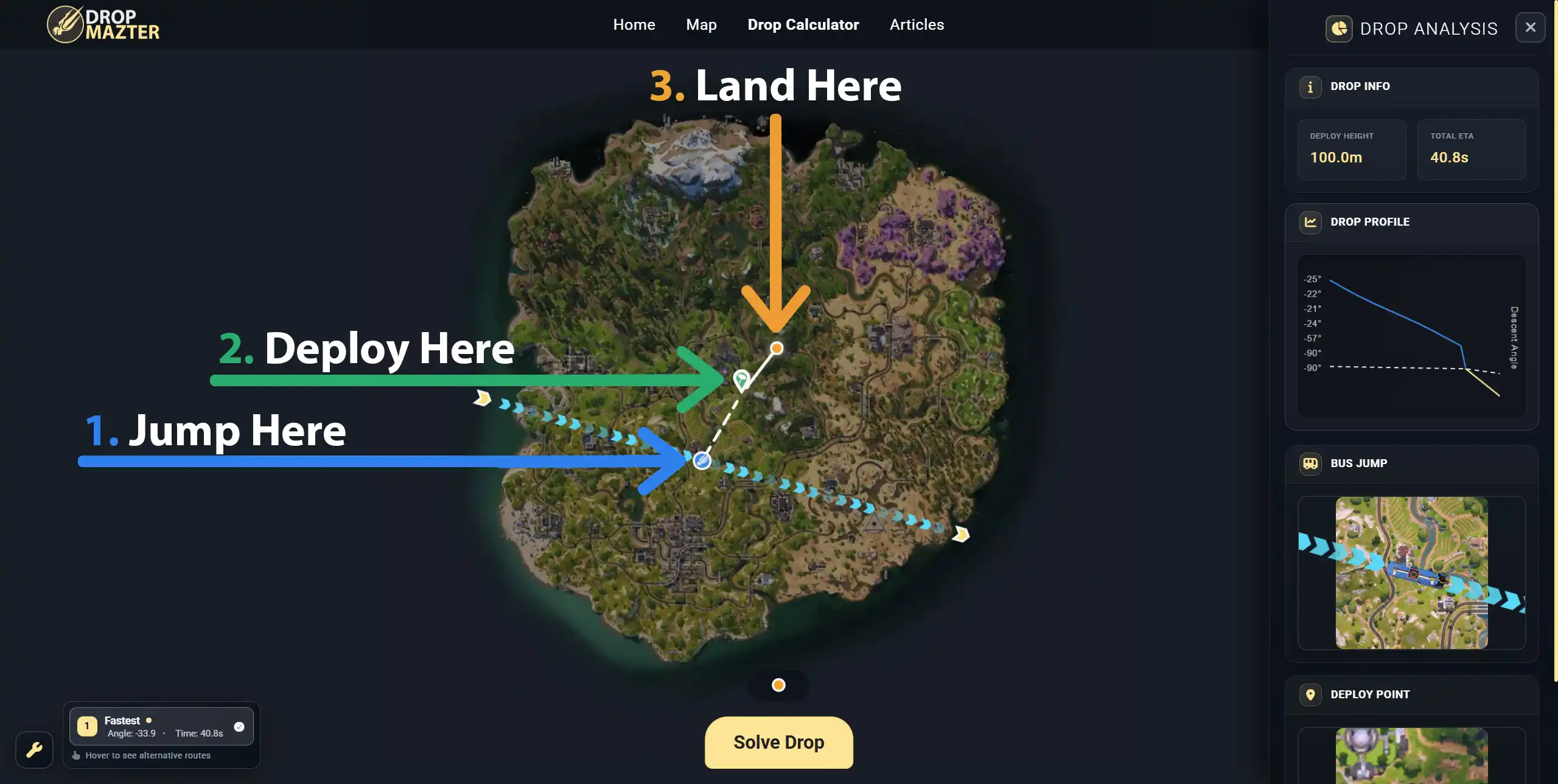Select the orange route indicator dot below the map
1558x784 pixels.
pyautogui.click(x=778, y=685)
